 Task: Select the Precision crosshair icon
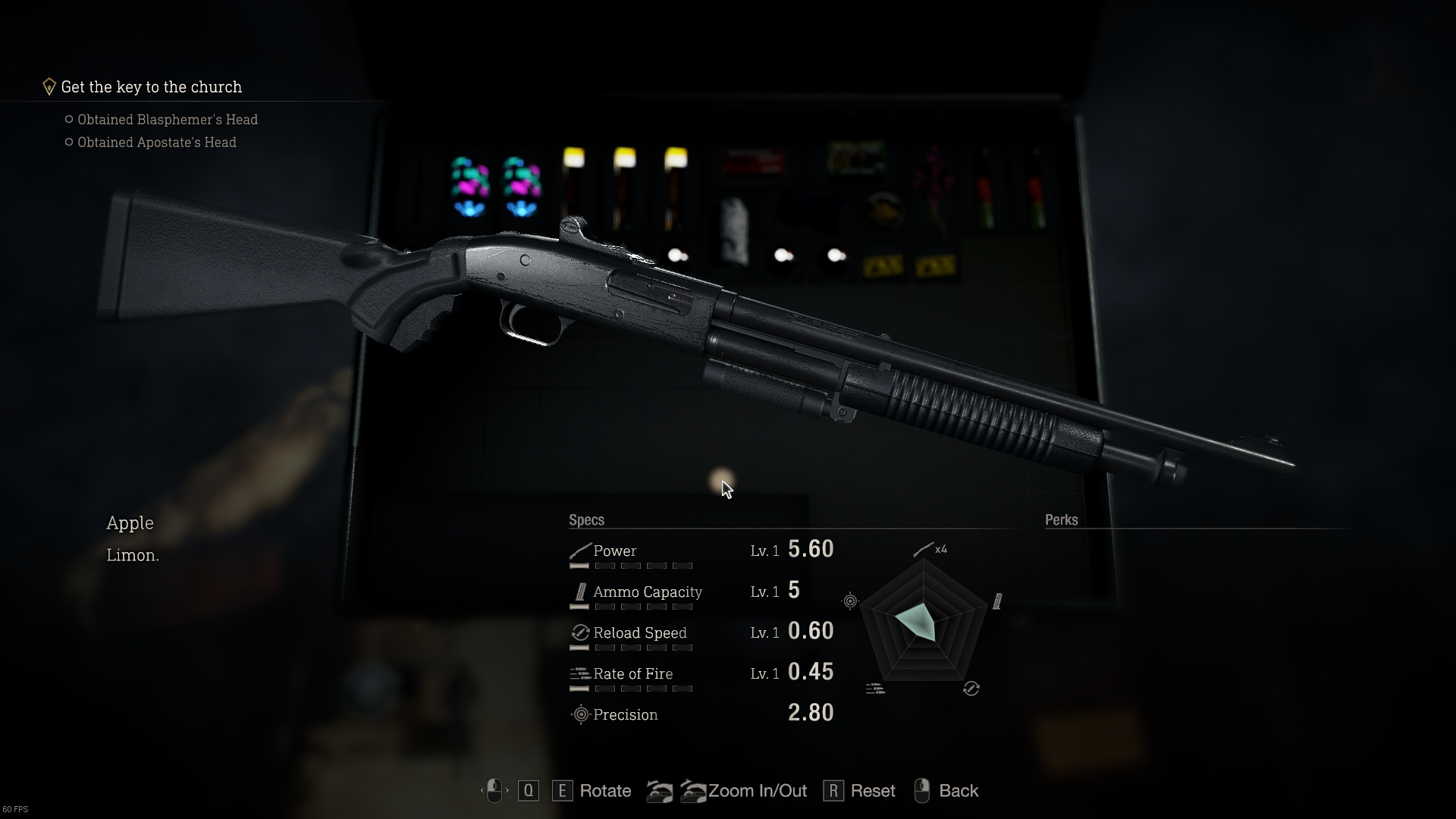point(580,714)
